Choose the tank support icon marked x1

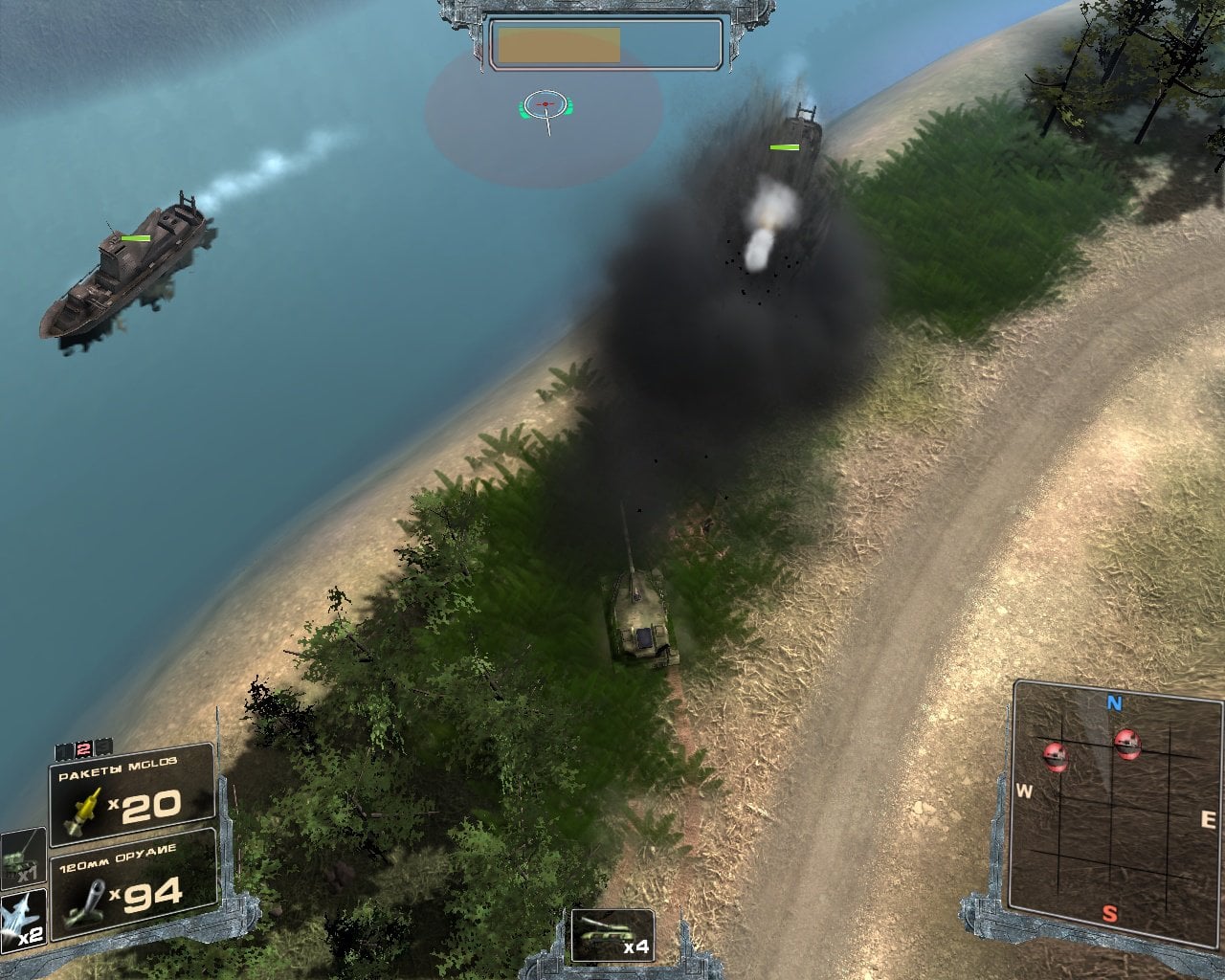tap(21, 856)
